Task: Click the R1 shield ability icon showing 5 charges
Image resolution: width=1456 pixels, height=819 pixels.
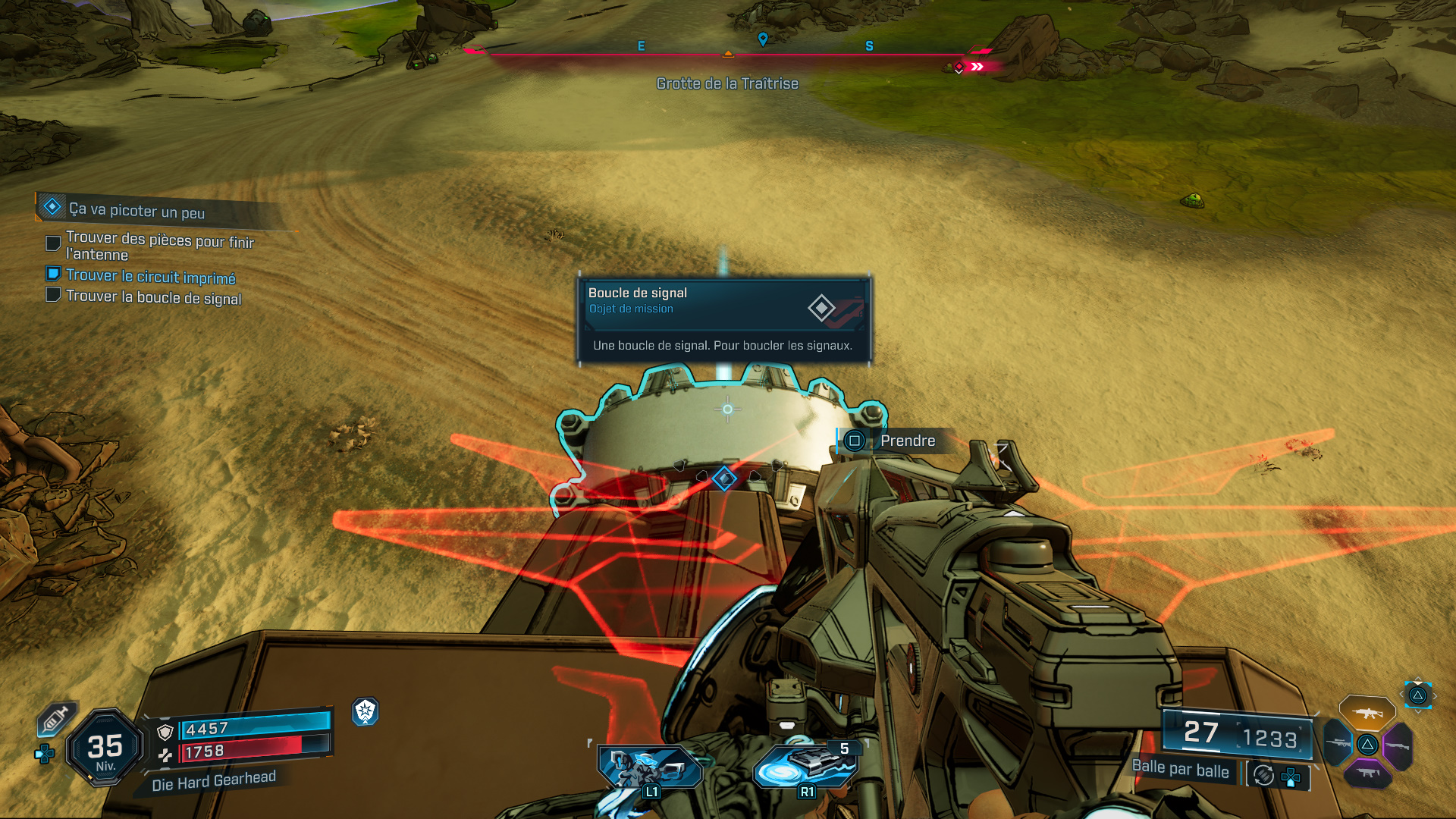Action: click(806, 767)
